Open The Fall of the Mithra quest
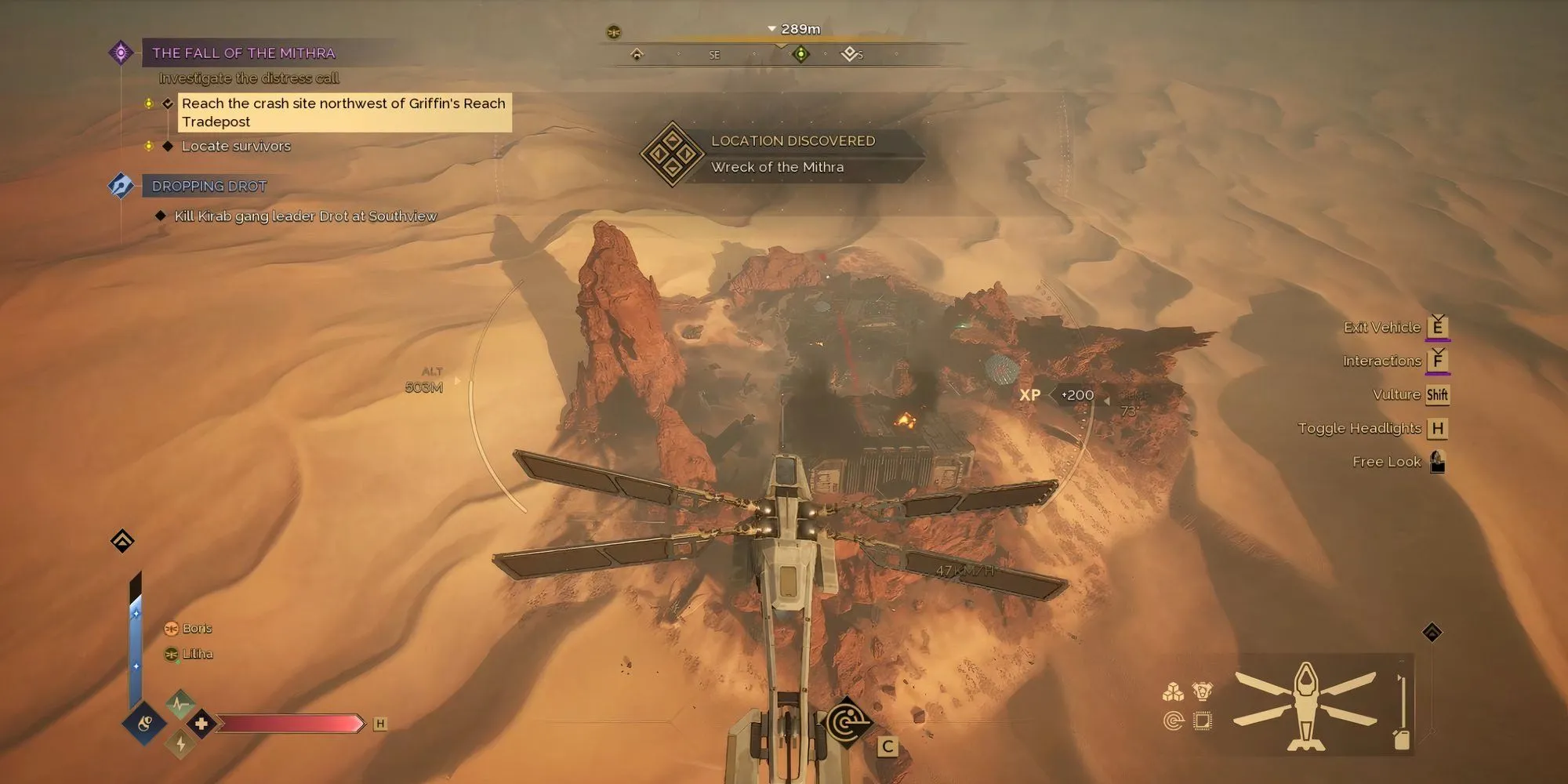Viewport: 1568px width, 784px height. point(243,53)
